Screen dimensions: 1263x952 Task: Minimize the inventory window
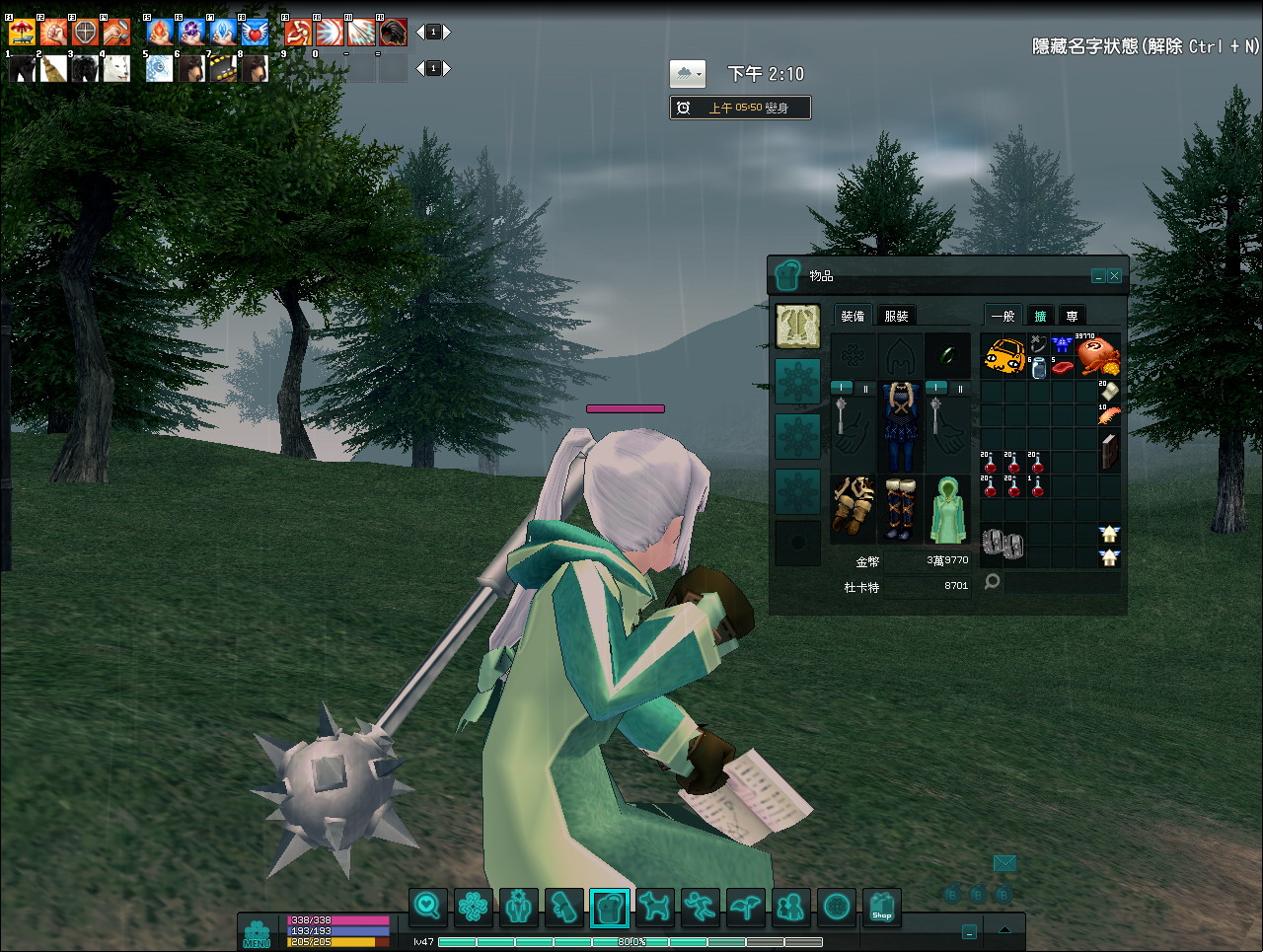1098,276
